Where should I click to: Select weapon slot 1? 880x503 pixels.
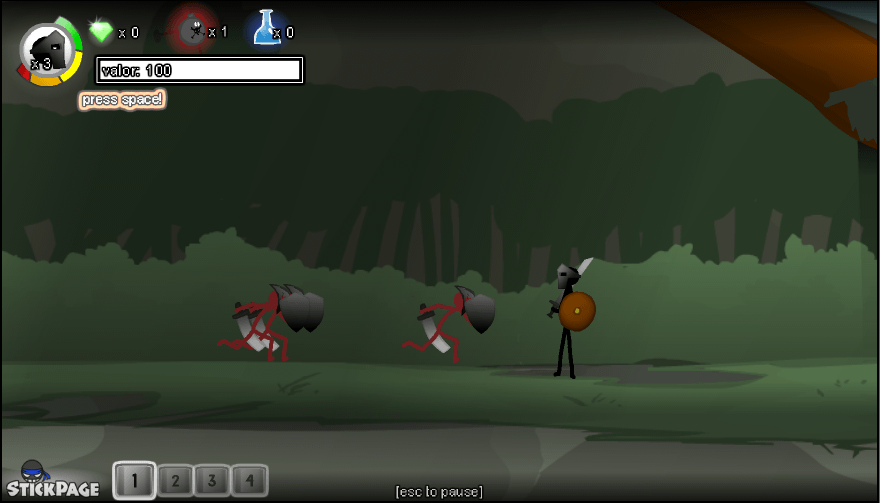[x=135, y=481]
